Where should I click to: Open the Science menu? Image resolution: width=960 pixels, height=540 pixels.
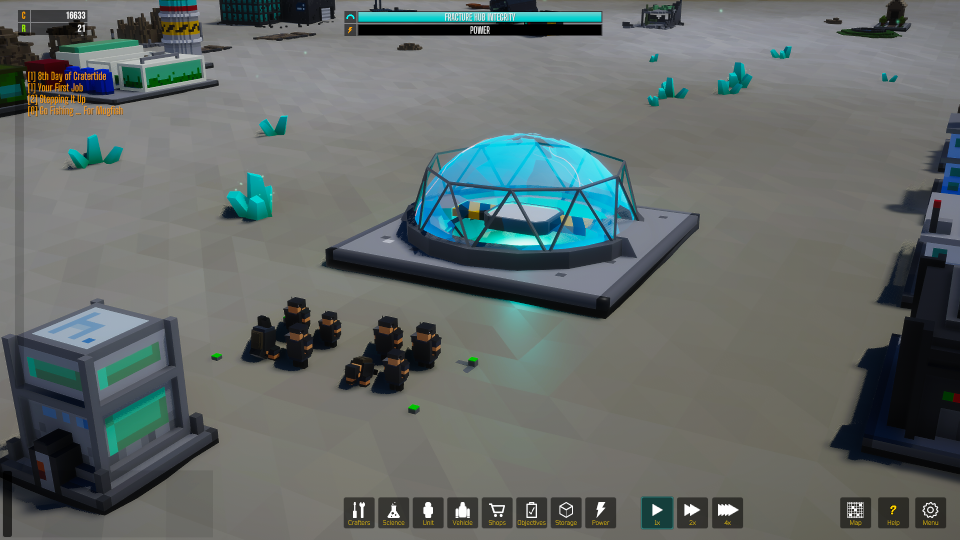click(x=394, y=513)
